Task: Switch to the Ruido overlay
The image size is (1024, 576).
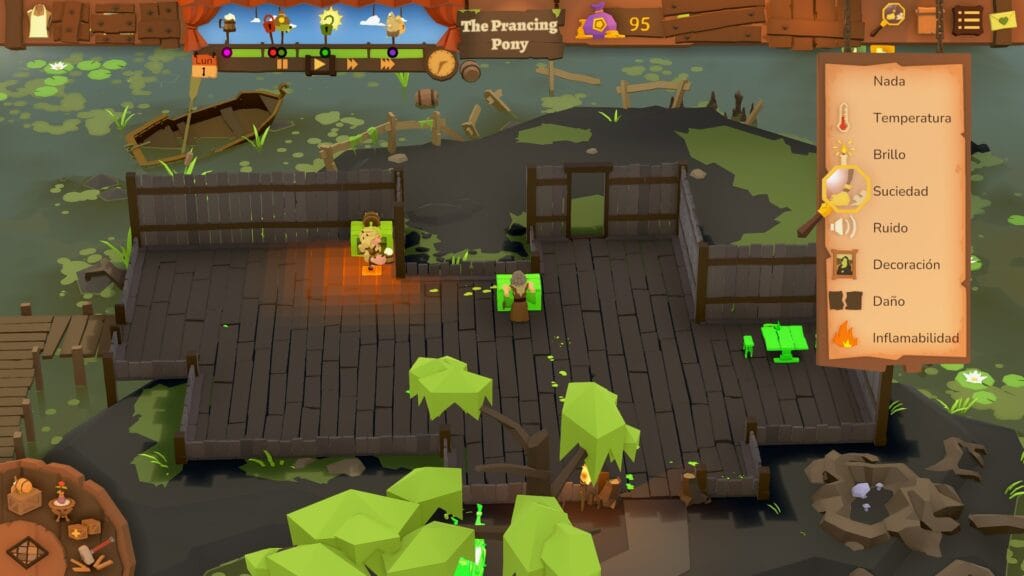Action: click(890, 228)
